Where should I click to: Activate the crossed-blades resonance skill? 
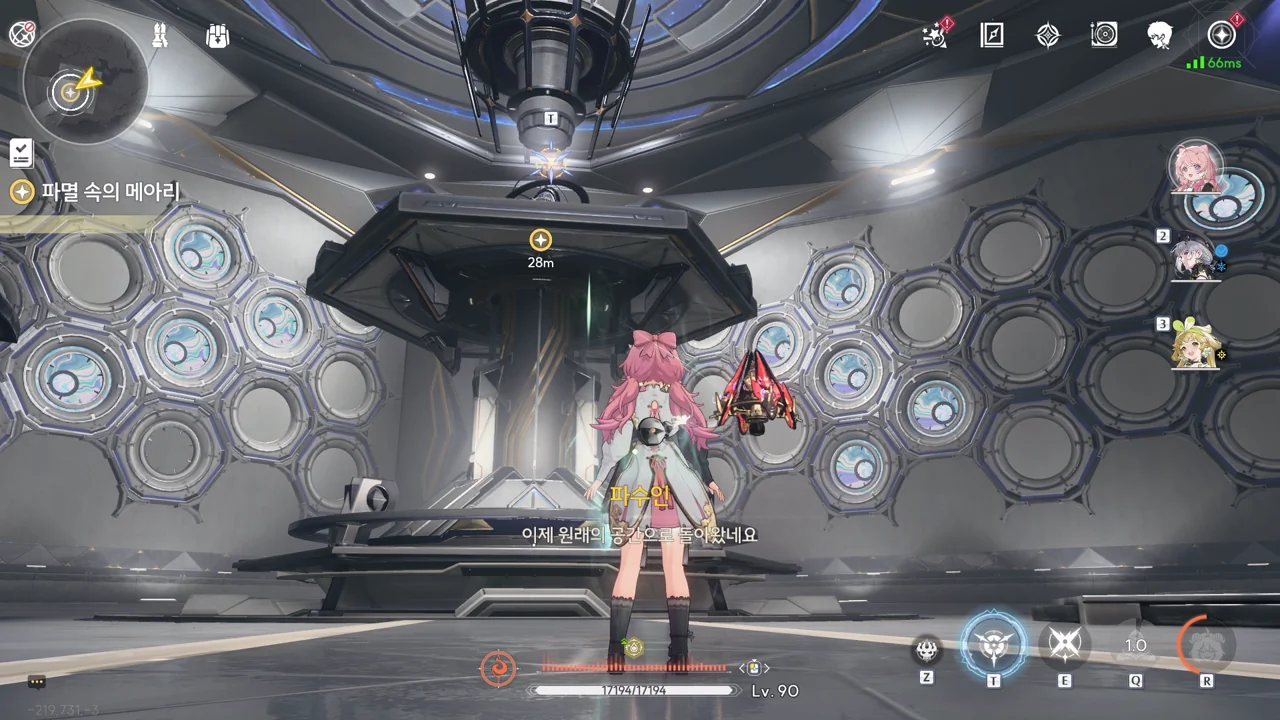pyautogui.click(x=1064, y=645)
